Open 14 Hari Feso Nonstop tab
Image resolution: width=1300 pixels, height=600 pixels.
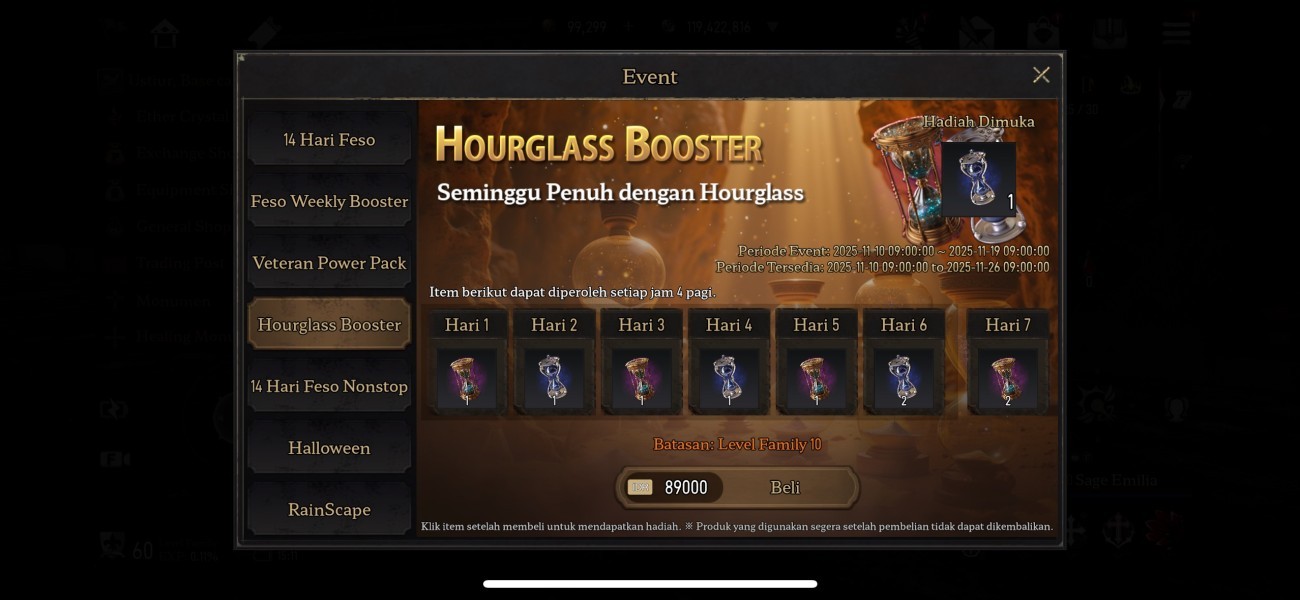coord(329,386)
